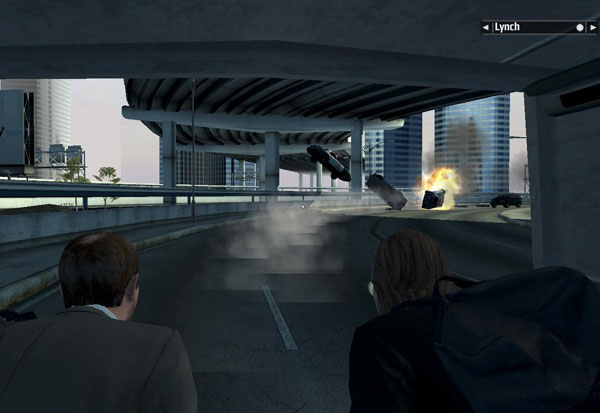
Task: Click the left arrow beside Lynch
Action: [x=486, y=28]
